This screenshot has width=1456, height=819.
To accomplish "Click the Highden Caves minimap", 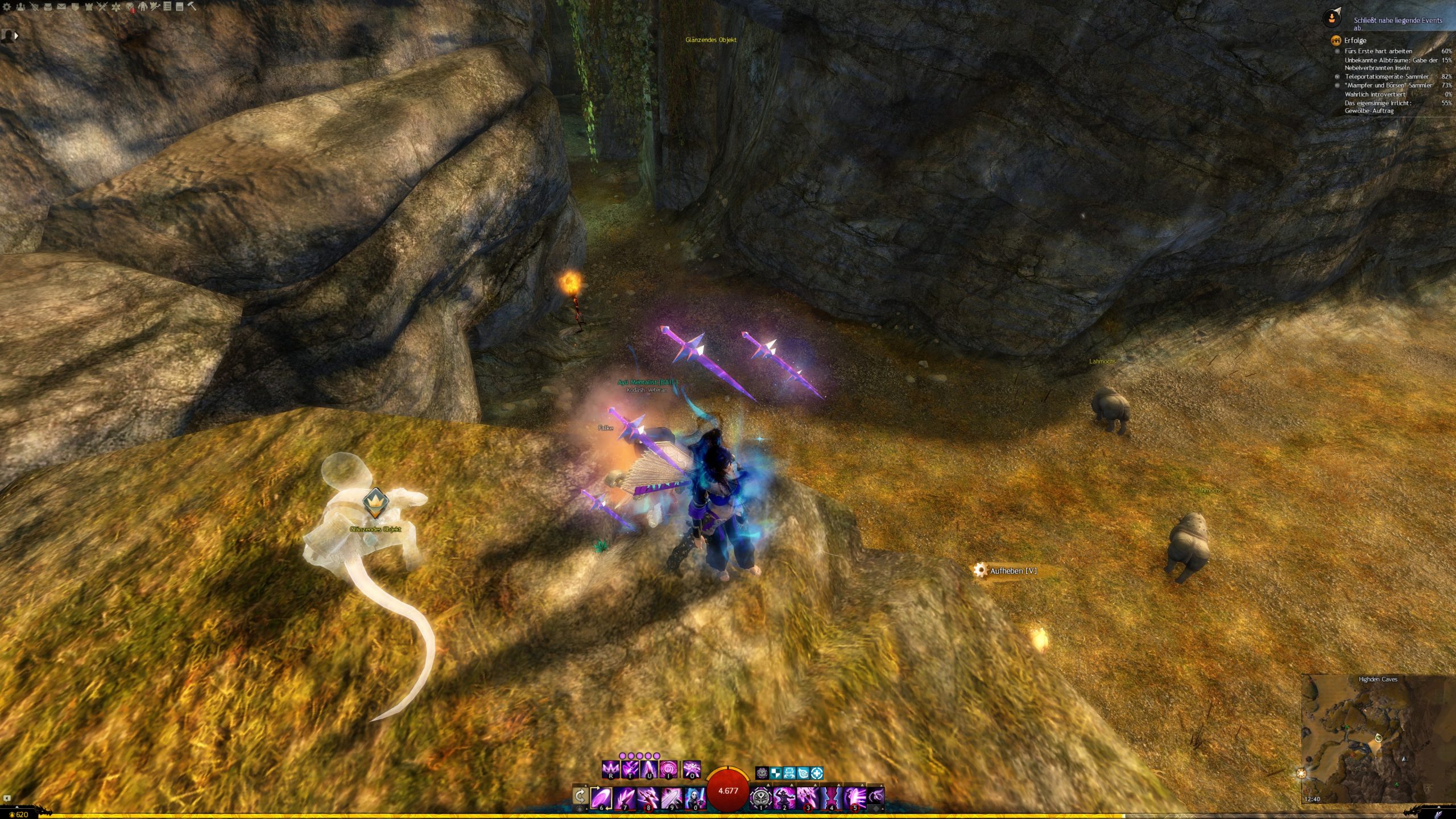I will (1378, 739).
